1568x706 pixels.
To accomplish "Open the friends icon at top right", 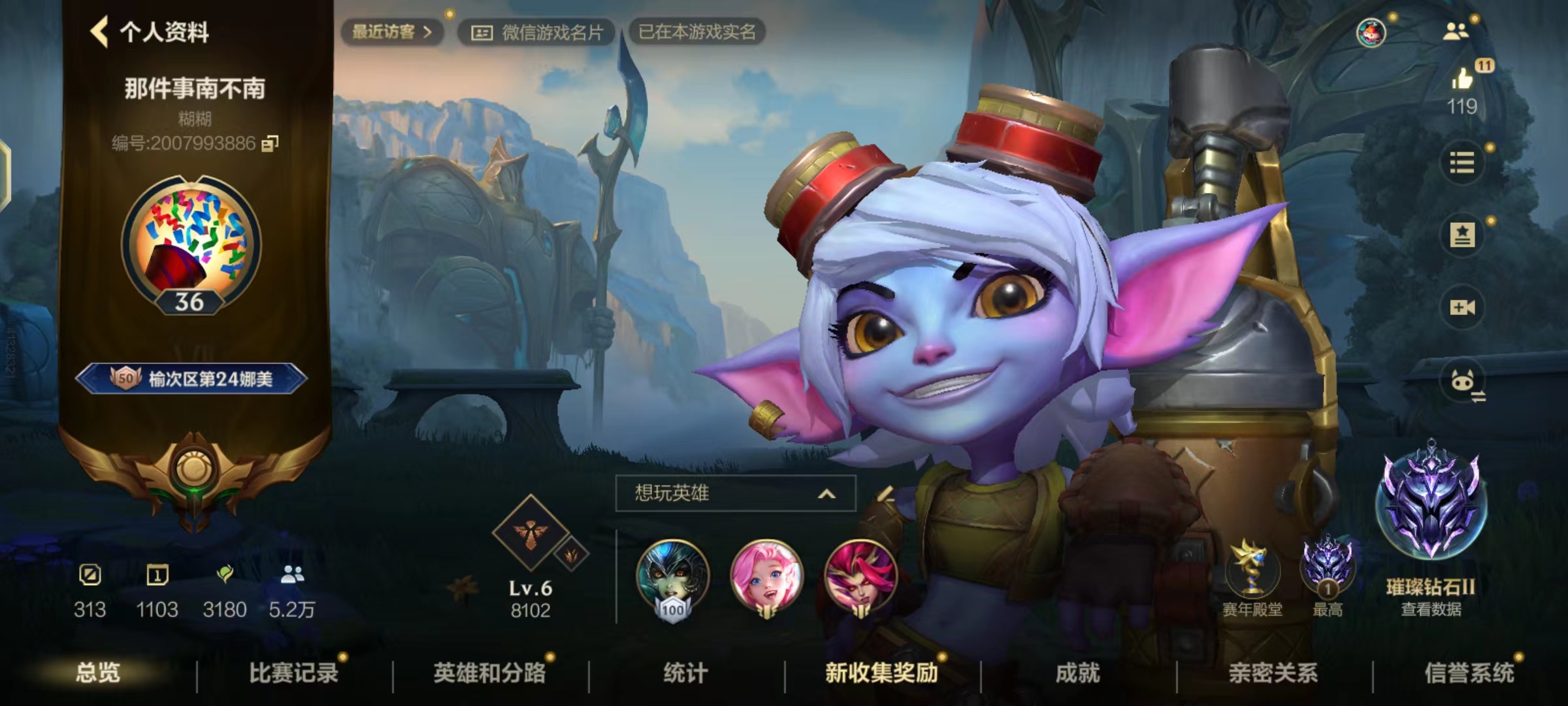I will click(x=1455, y=31).
